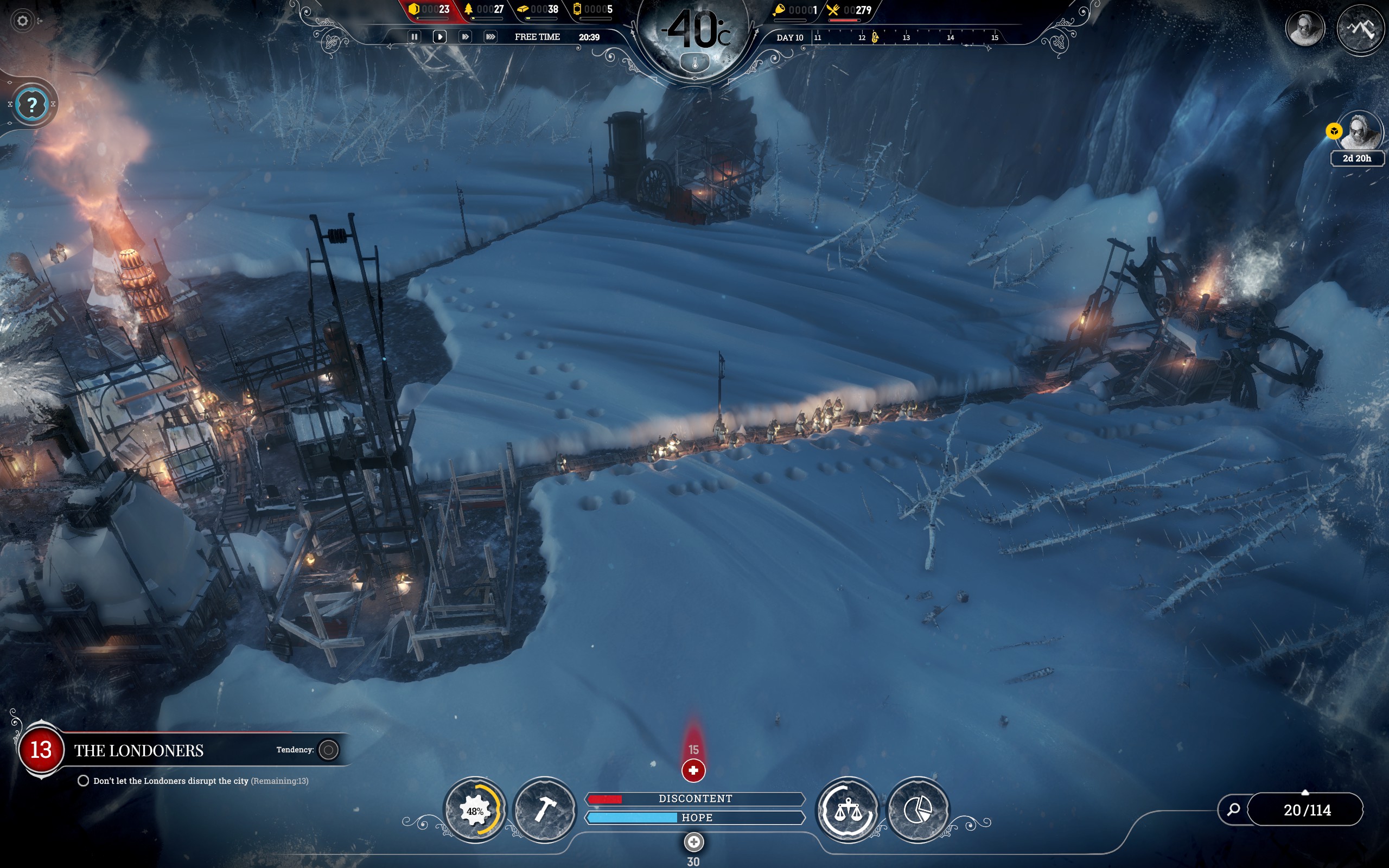Click the Hope bar

(x=694, y=818)
